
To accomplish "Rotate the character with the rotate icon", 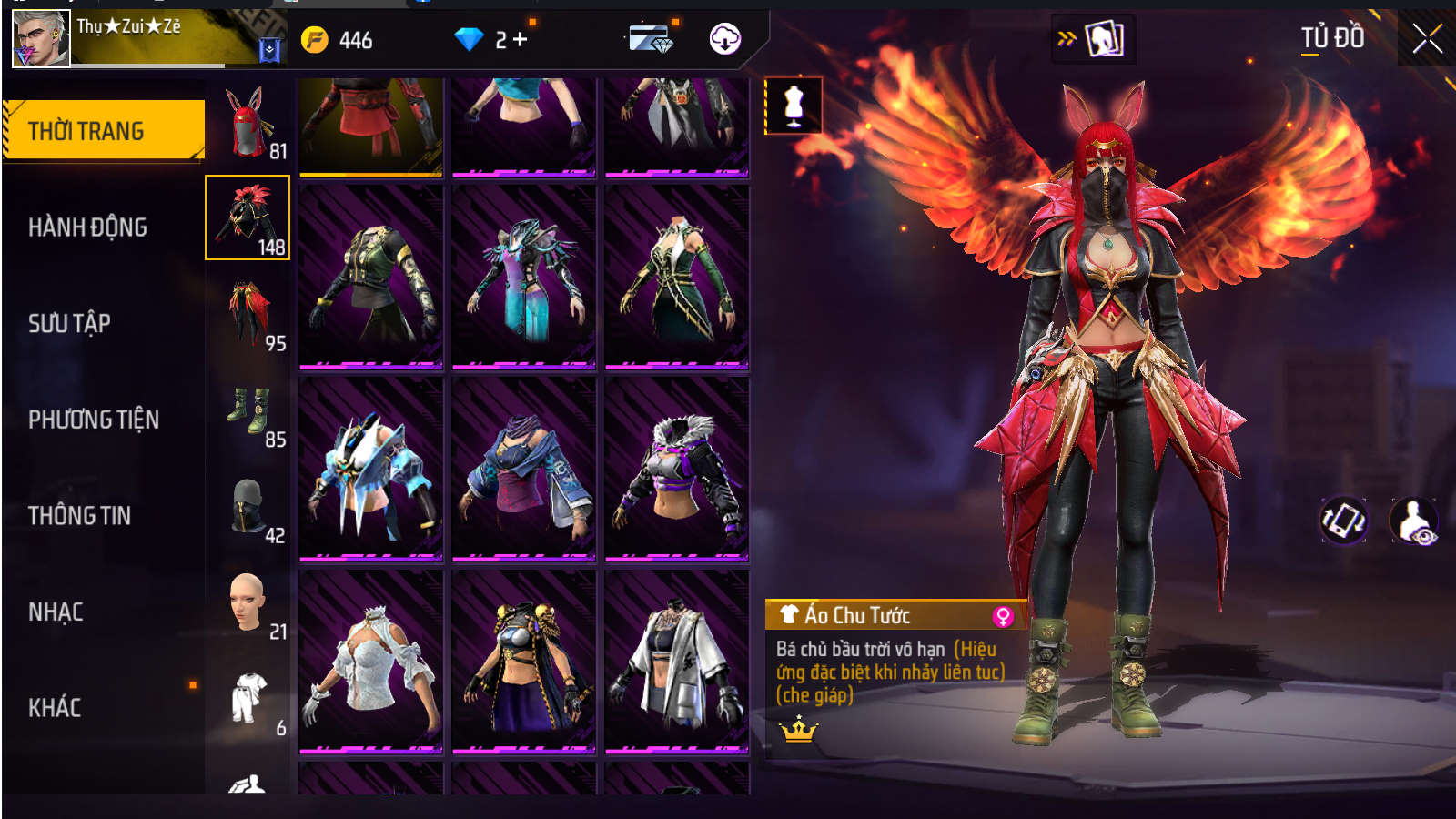I will [1343, 521].
